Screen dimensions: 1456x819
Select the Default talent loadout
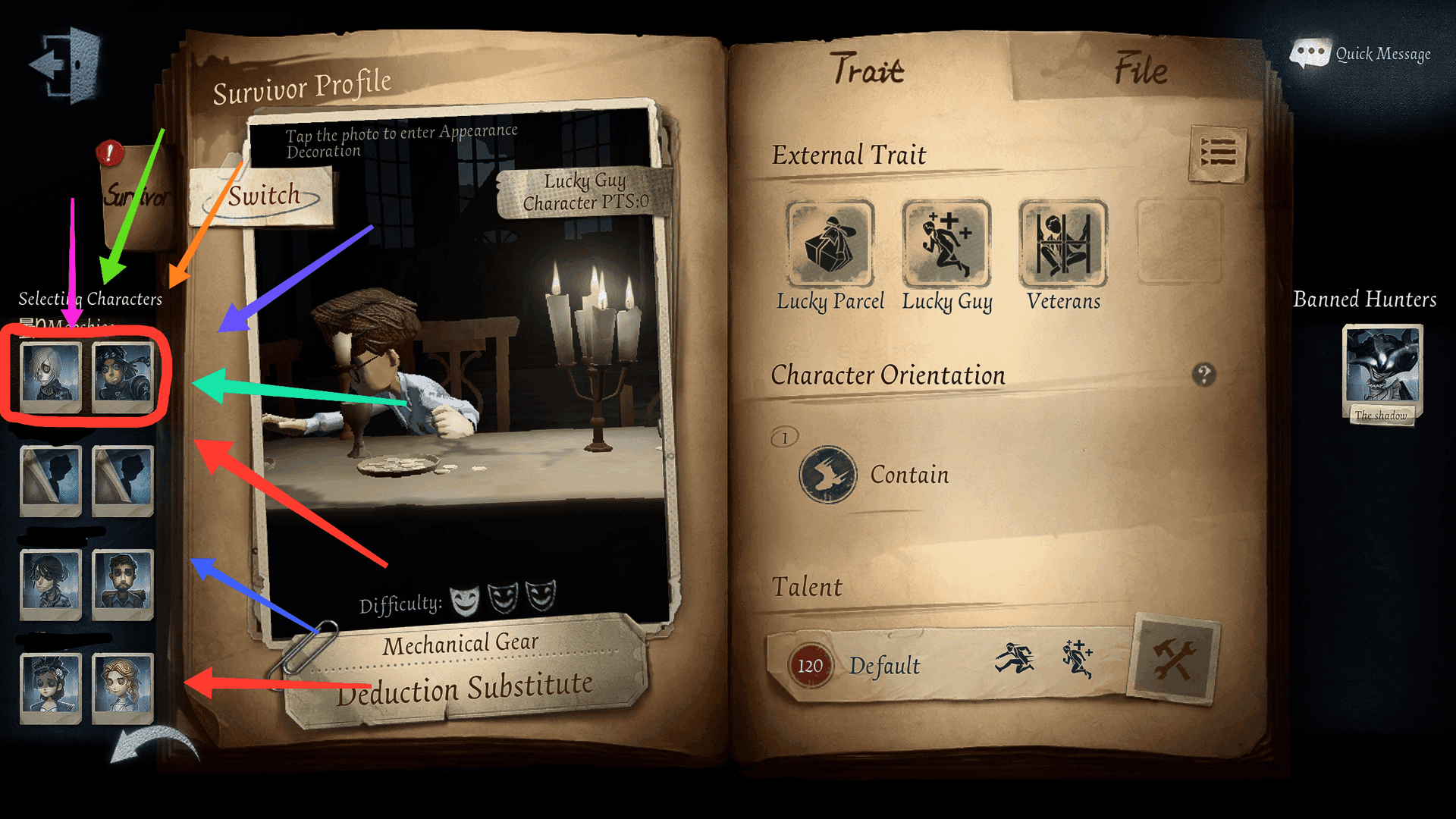click(884, 666)
